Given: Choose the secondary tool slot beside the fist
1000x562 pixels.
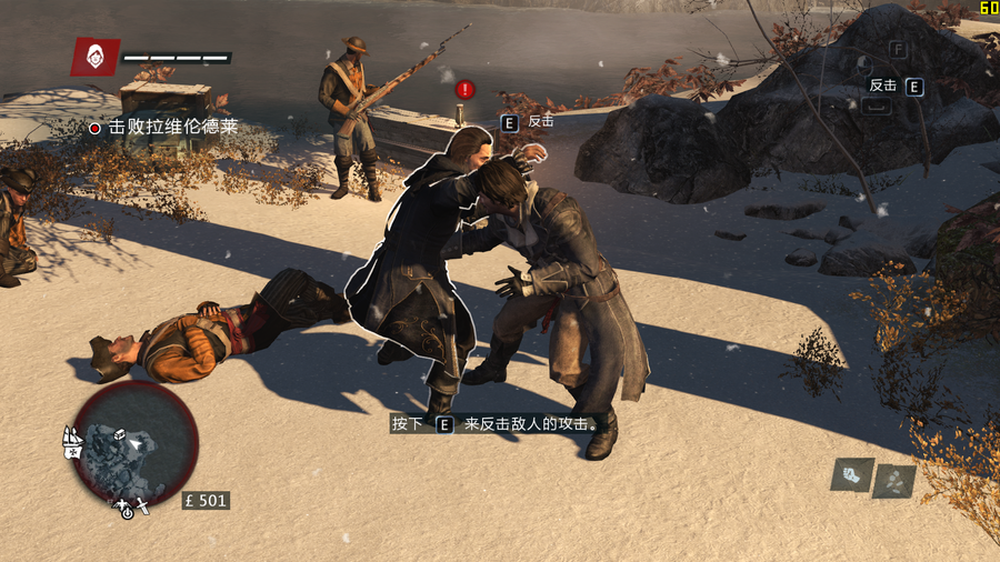Looking at the screenshot, I should [x=893, y=480].
